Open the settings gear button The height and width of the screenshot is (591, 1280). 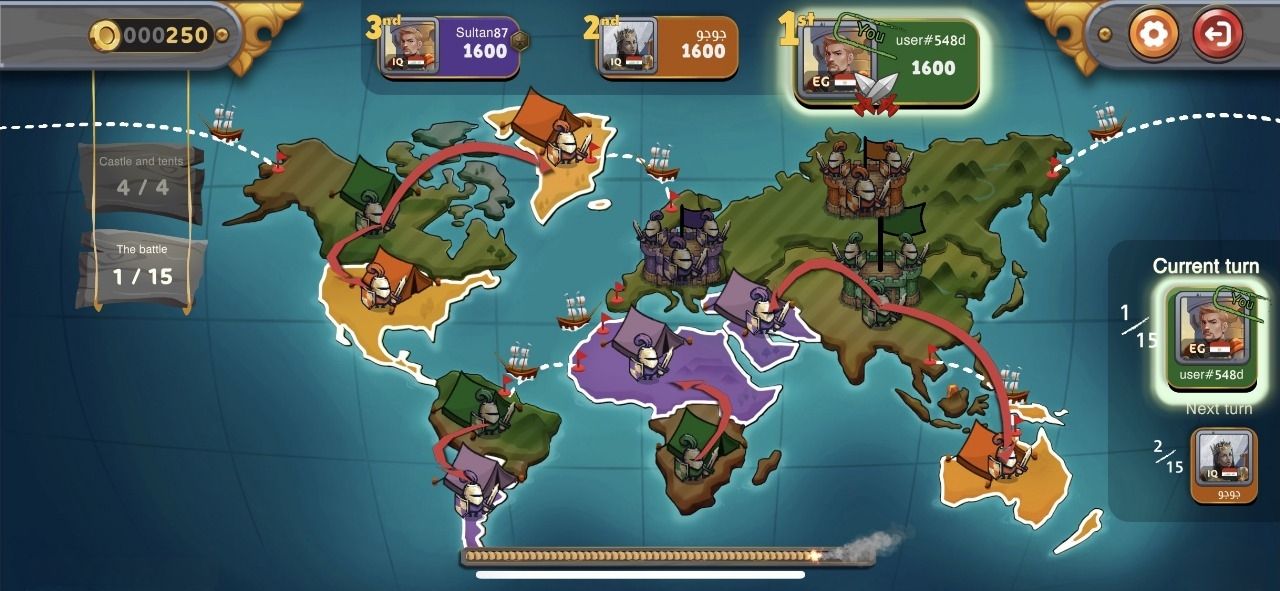[1153, 35]
